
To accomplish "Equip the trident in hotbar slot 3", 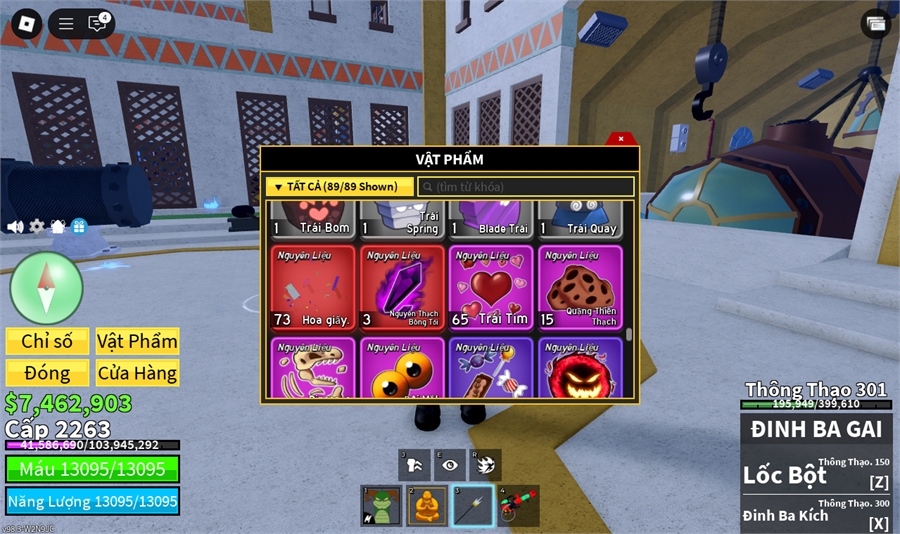I will [472, 506].
